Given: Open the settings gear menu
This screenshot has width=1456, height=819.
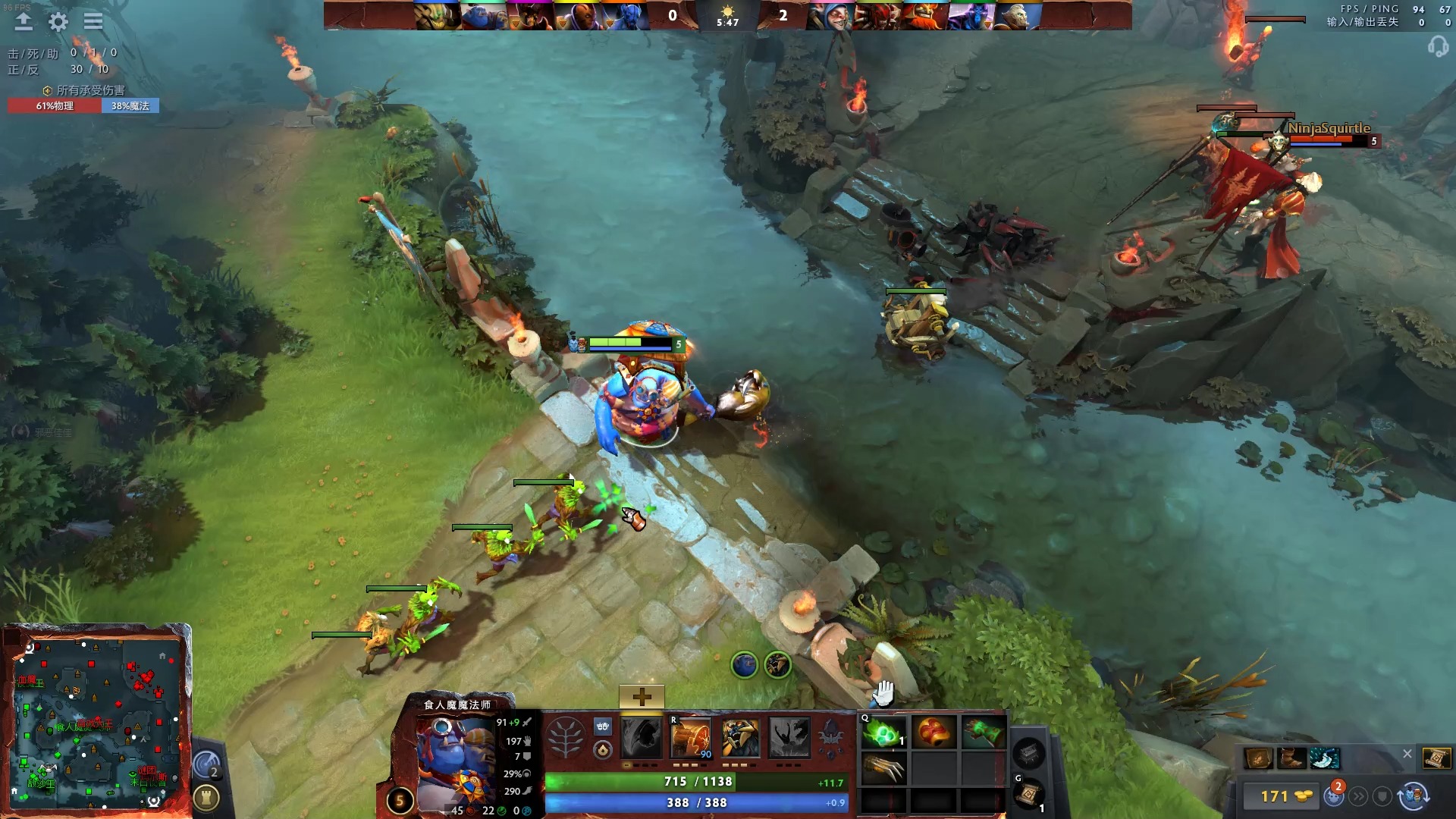Looking at the screenshot, I should point(57,22).
